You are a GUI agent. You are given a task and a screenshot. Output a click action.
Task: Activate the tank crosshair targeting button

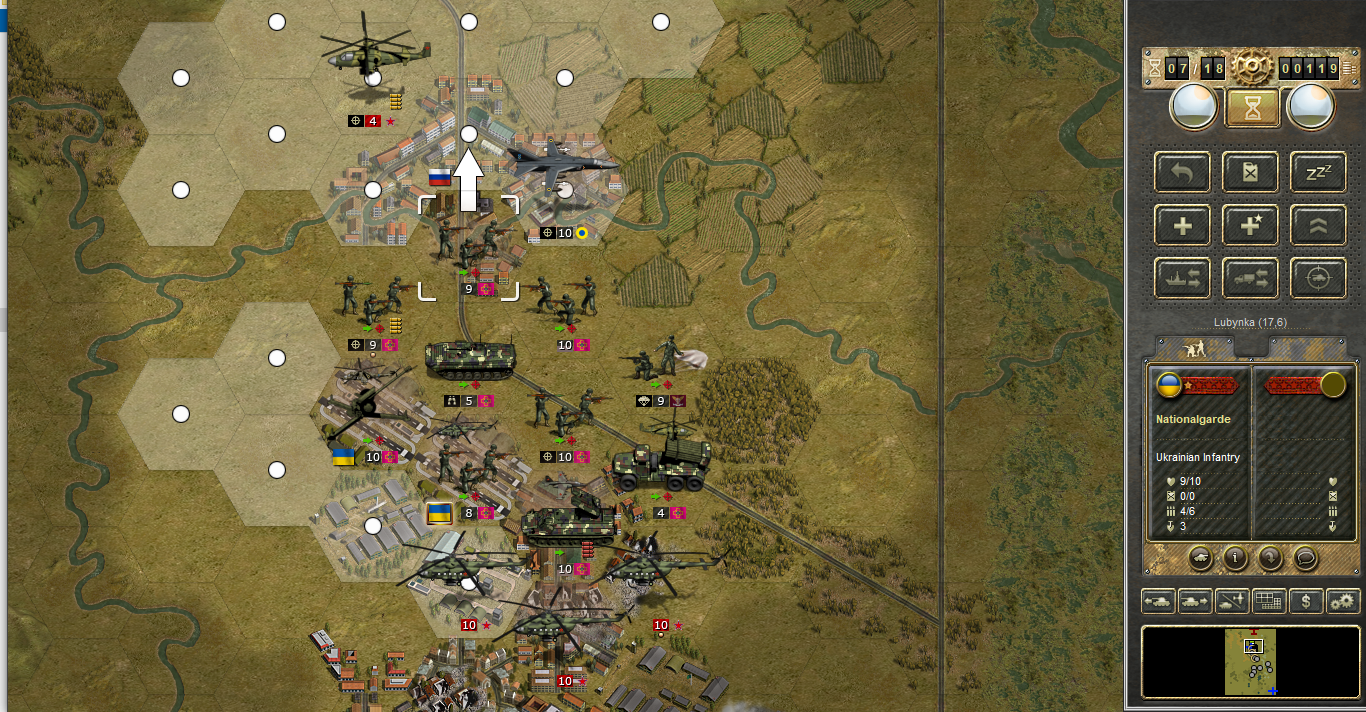(x=1317, y=279)
